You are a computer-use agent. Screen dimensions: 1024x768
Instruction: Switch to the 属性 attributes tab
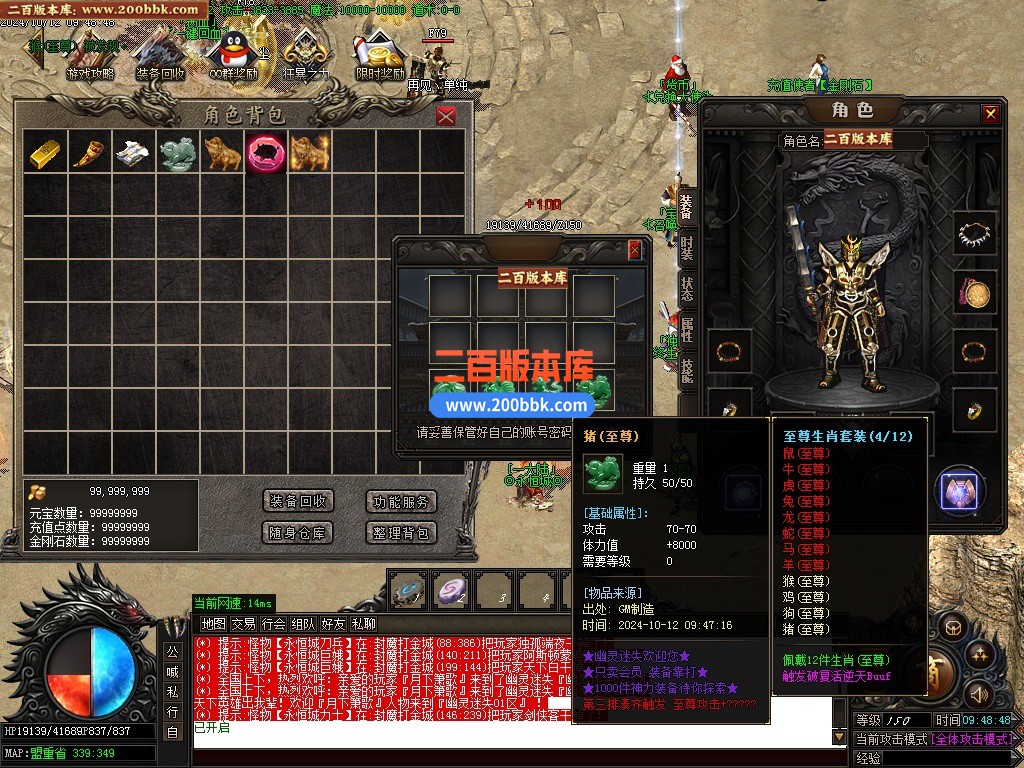tap(686, 328)
